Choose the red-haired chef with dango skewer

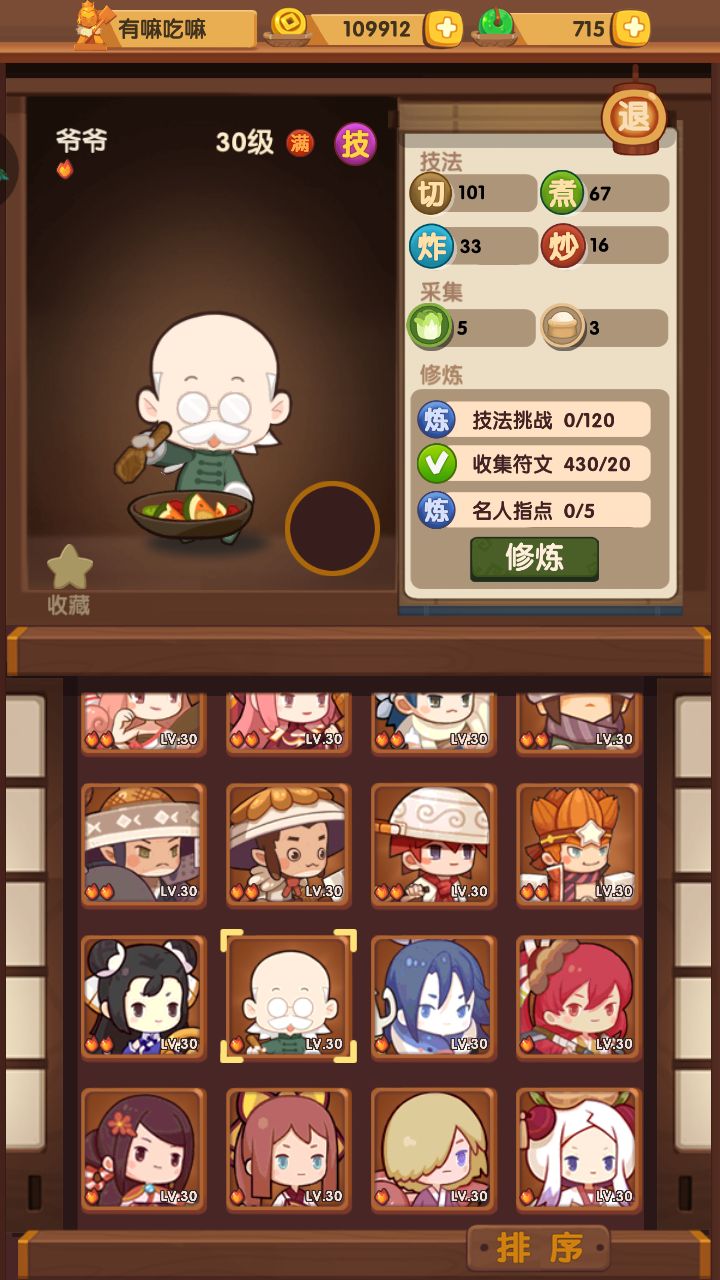click(579, 996)
